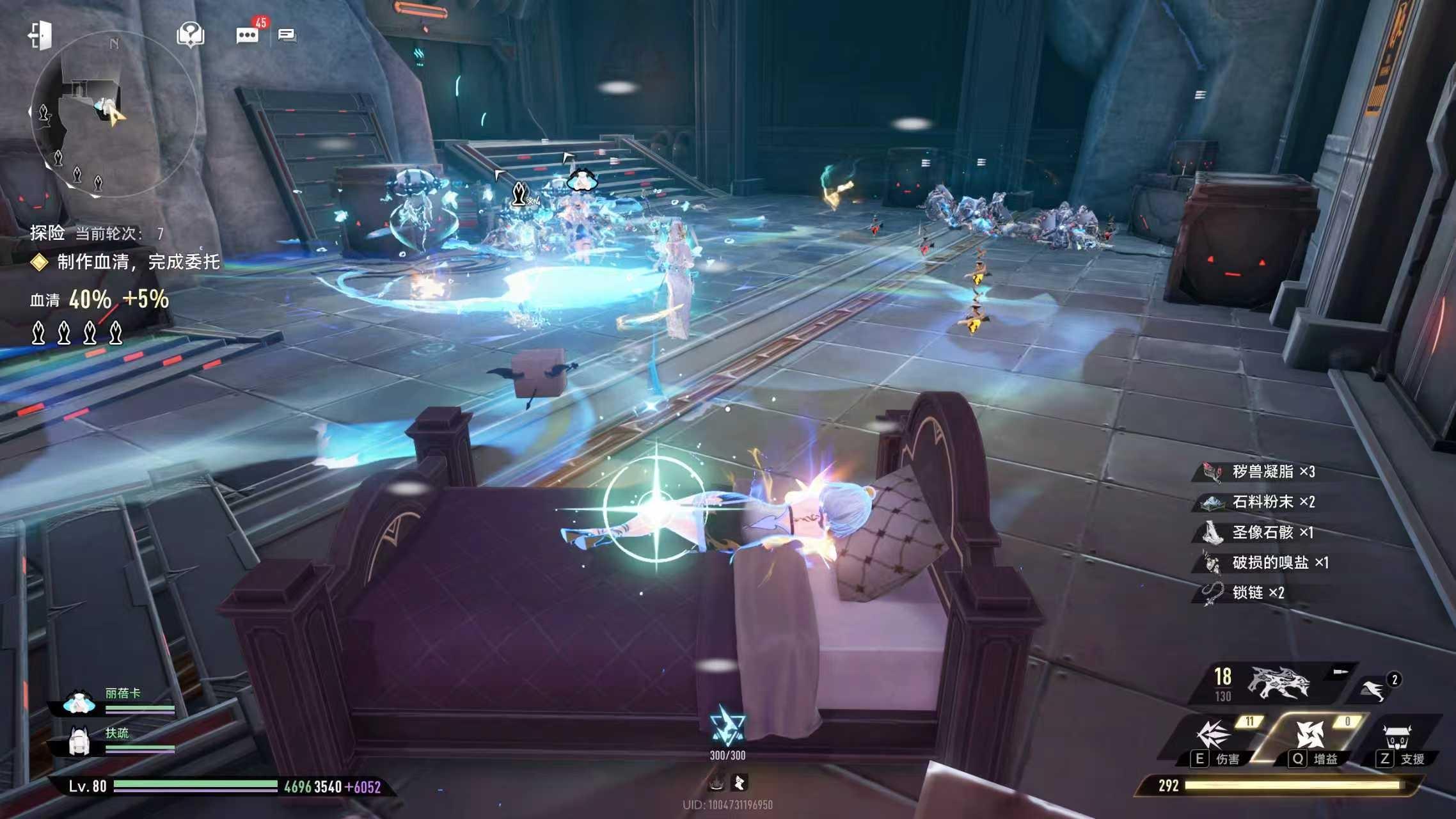Select teammate 扶疏's portrait
Viewport: 1456px width, 819px height.
(79, 741)
